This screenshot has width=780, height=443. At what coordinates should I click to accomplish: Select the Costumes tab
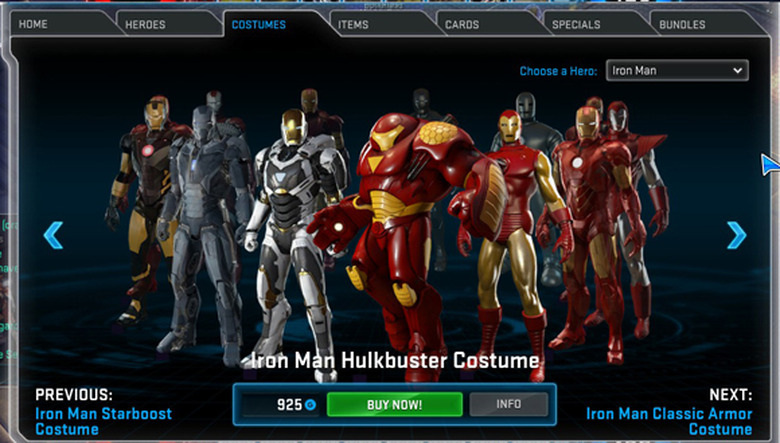coord(258,24)
